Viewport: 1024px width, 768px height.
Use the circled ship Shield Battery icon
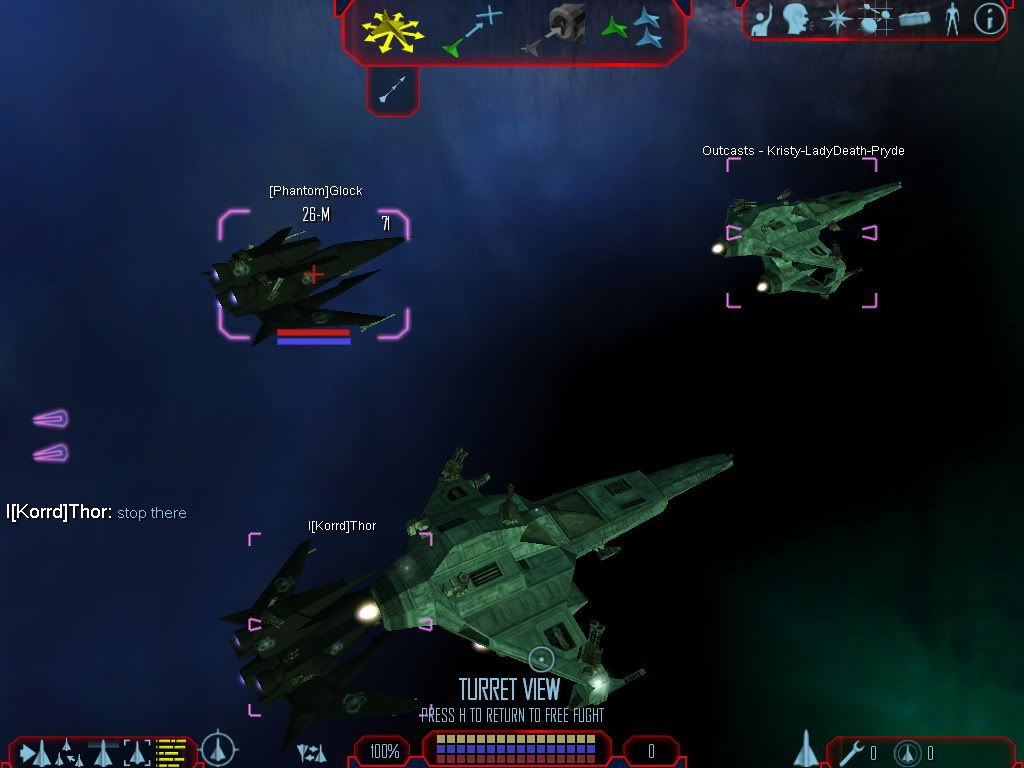[907, 752]
